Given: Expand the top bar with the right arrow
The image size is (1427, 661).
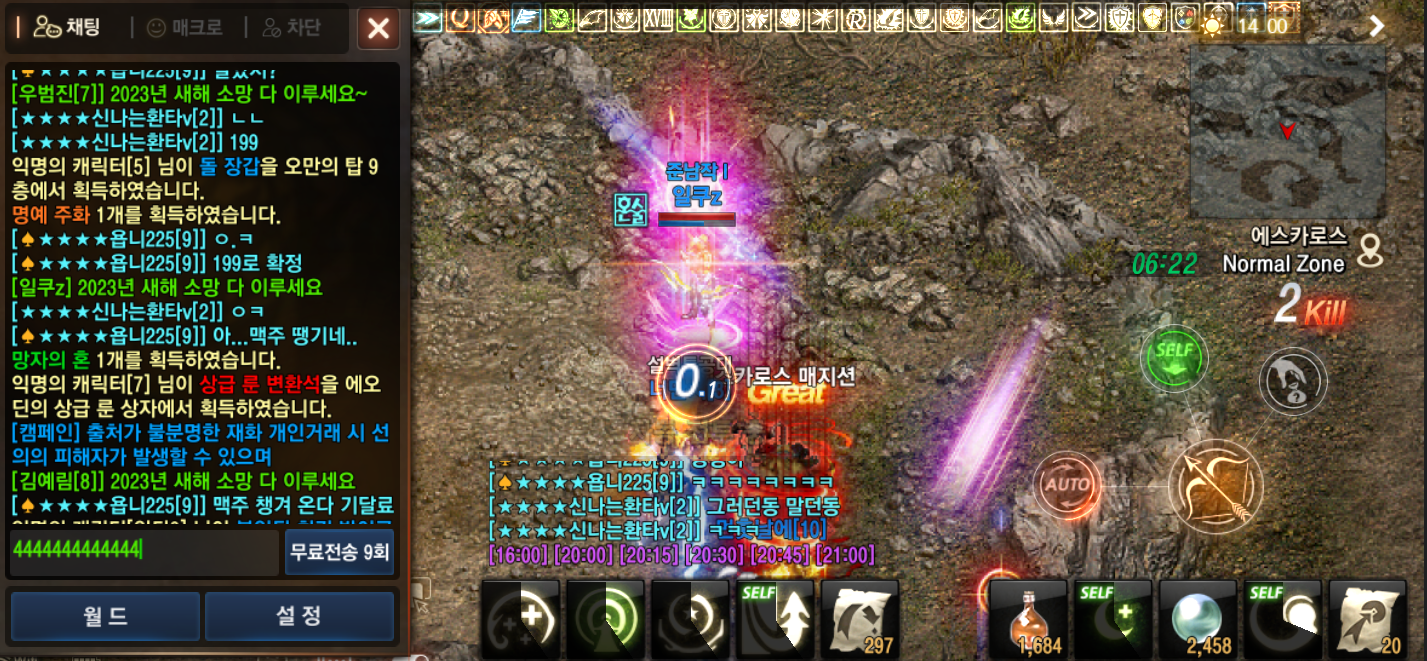Looking at the screenshot, I should coord(1377,26).
